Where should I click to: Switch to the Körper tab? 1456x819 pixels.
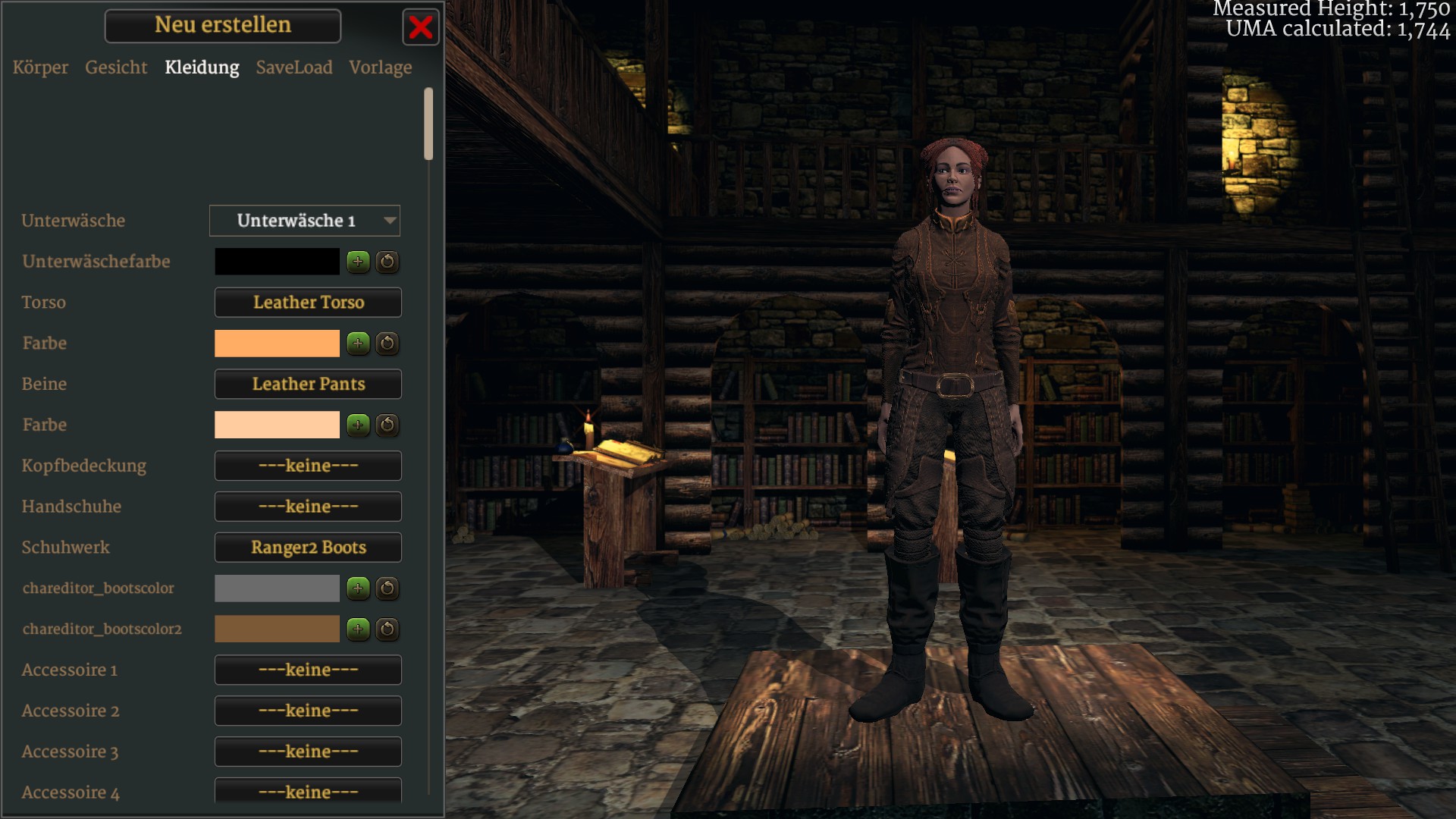pos(40,67)
